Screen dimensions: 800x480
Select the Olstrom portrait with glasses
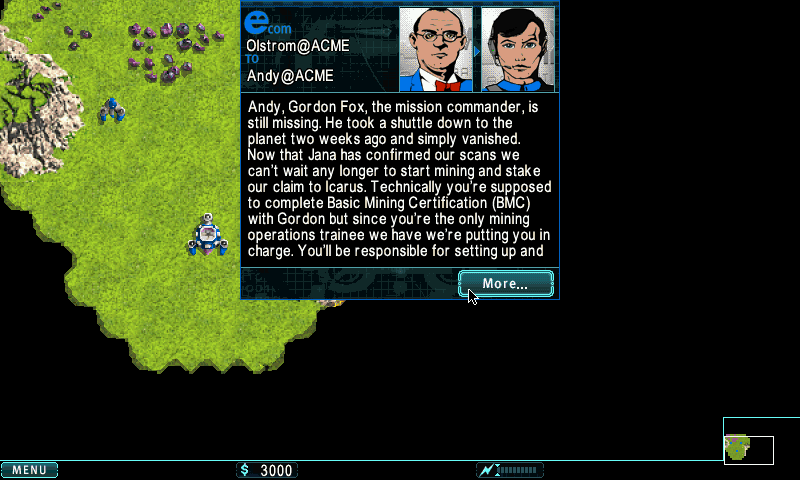click(x=435, y=50)
